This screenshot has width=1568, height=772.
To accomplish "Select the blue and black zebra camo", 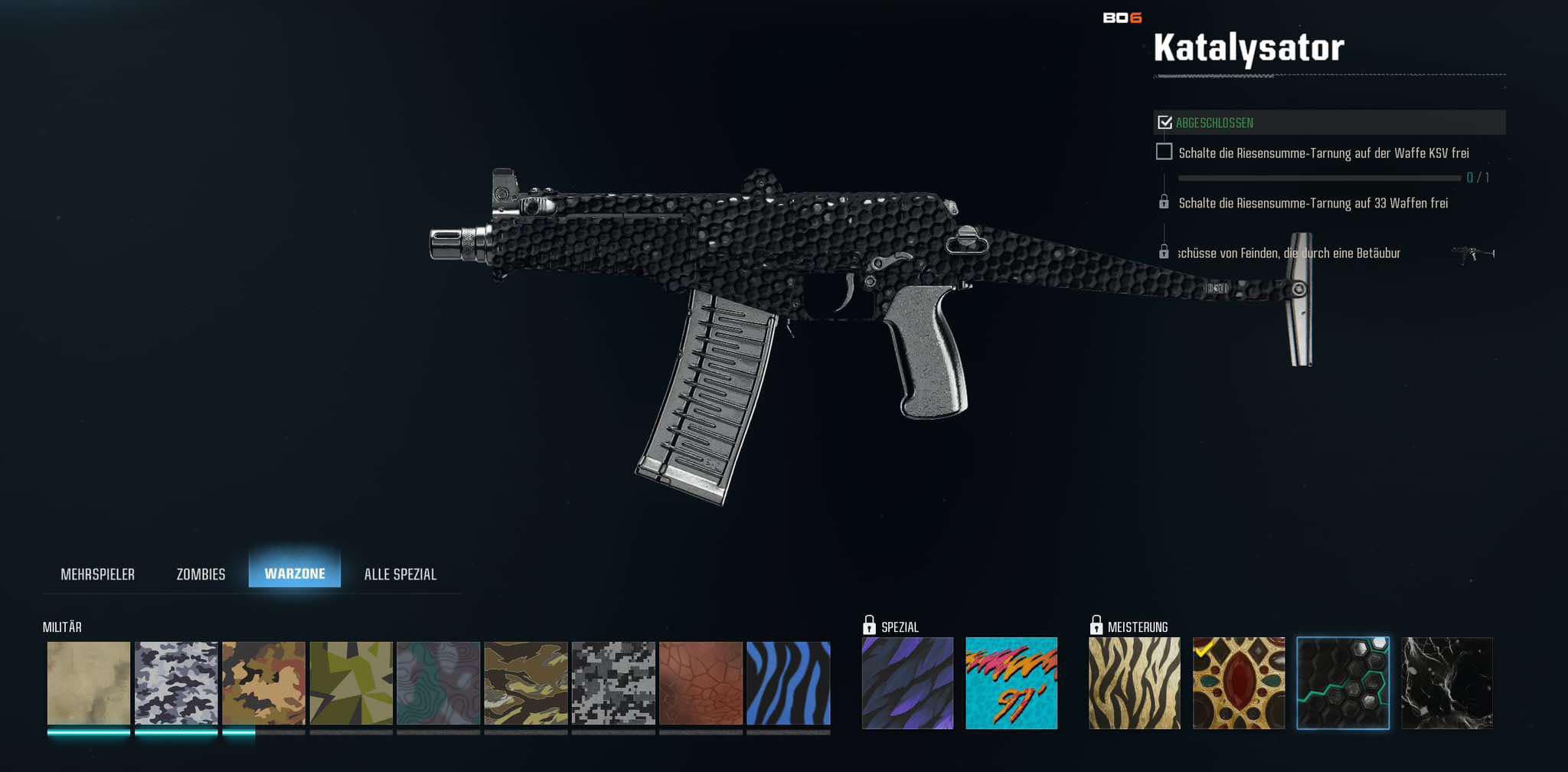I will [x=789, y=683].
